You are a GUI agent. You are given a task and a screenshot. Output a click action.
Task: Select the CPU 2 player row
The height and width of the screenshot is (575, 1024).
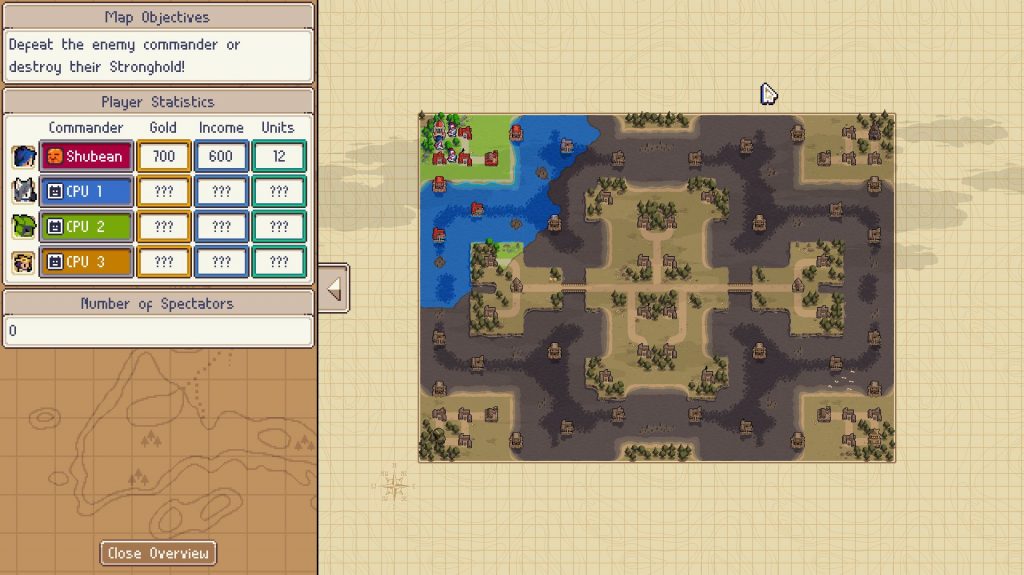click(x=86, y=227)
